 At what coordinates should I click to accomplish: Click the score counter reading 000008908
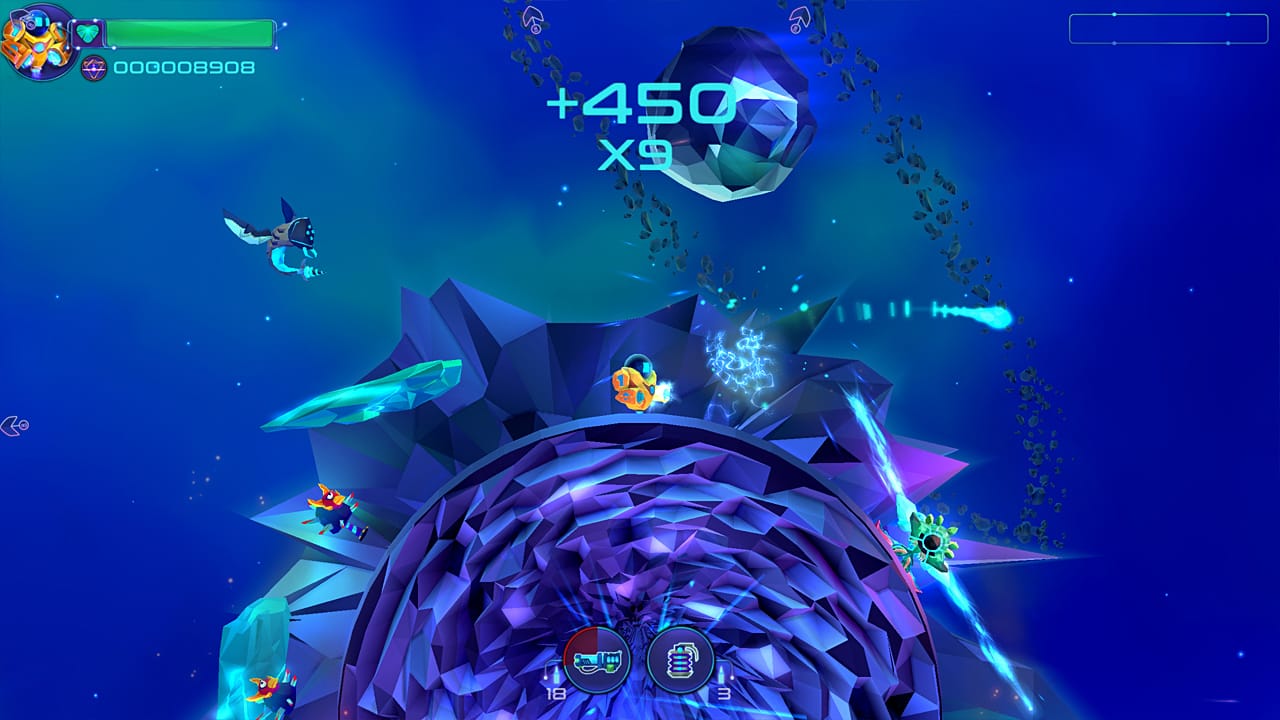coord(185,68)
